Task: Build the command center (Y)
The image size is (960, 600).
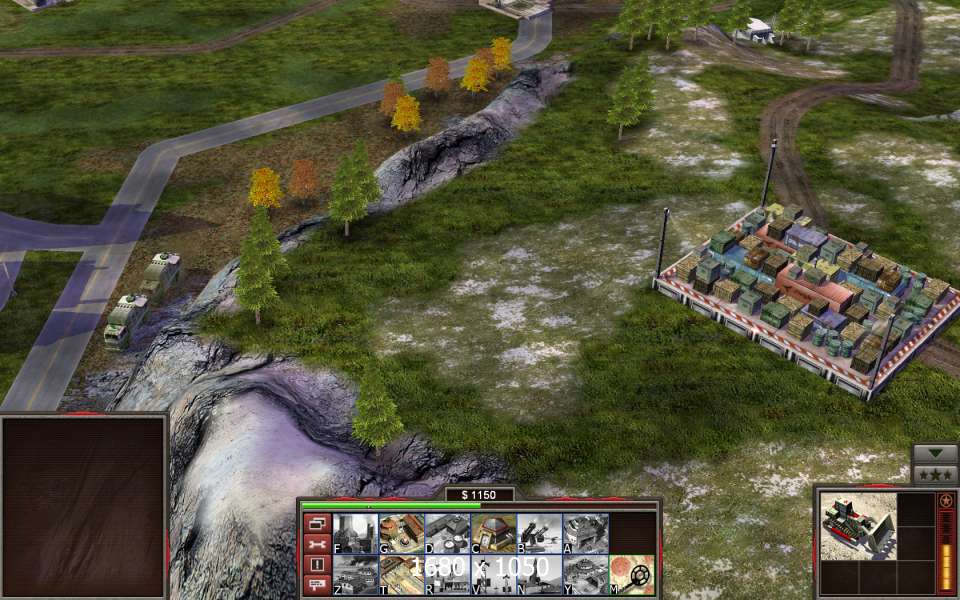Action: click(585, 575)
